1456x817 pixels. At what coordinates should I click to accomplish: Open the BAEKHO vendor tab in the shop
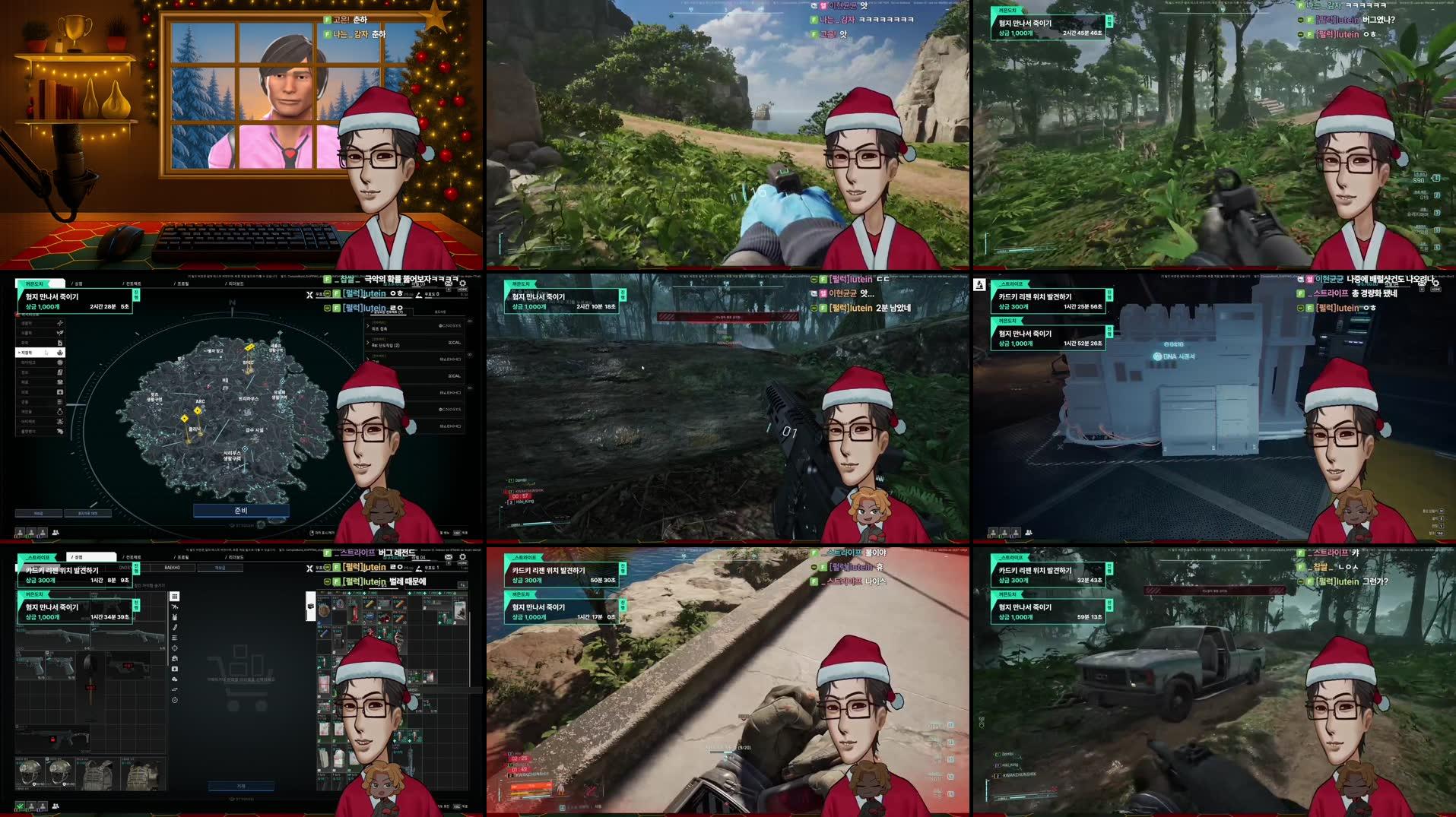coord(173,568)
